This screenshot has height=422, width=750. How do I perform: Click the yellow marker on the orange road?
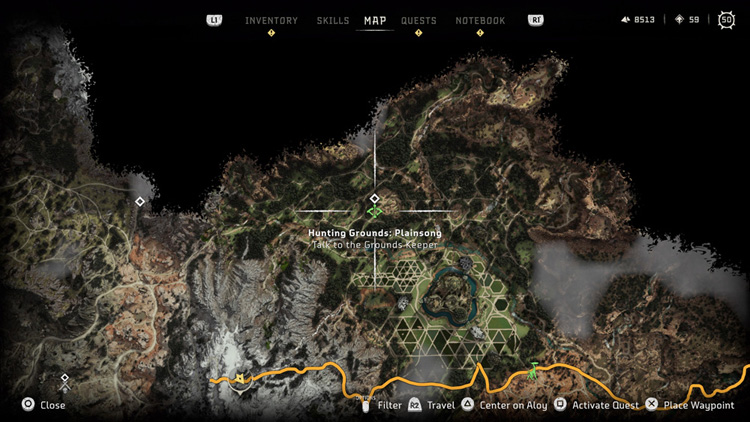click(x=240, y=378)
